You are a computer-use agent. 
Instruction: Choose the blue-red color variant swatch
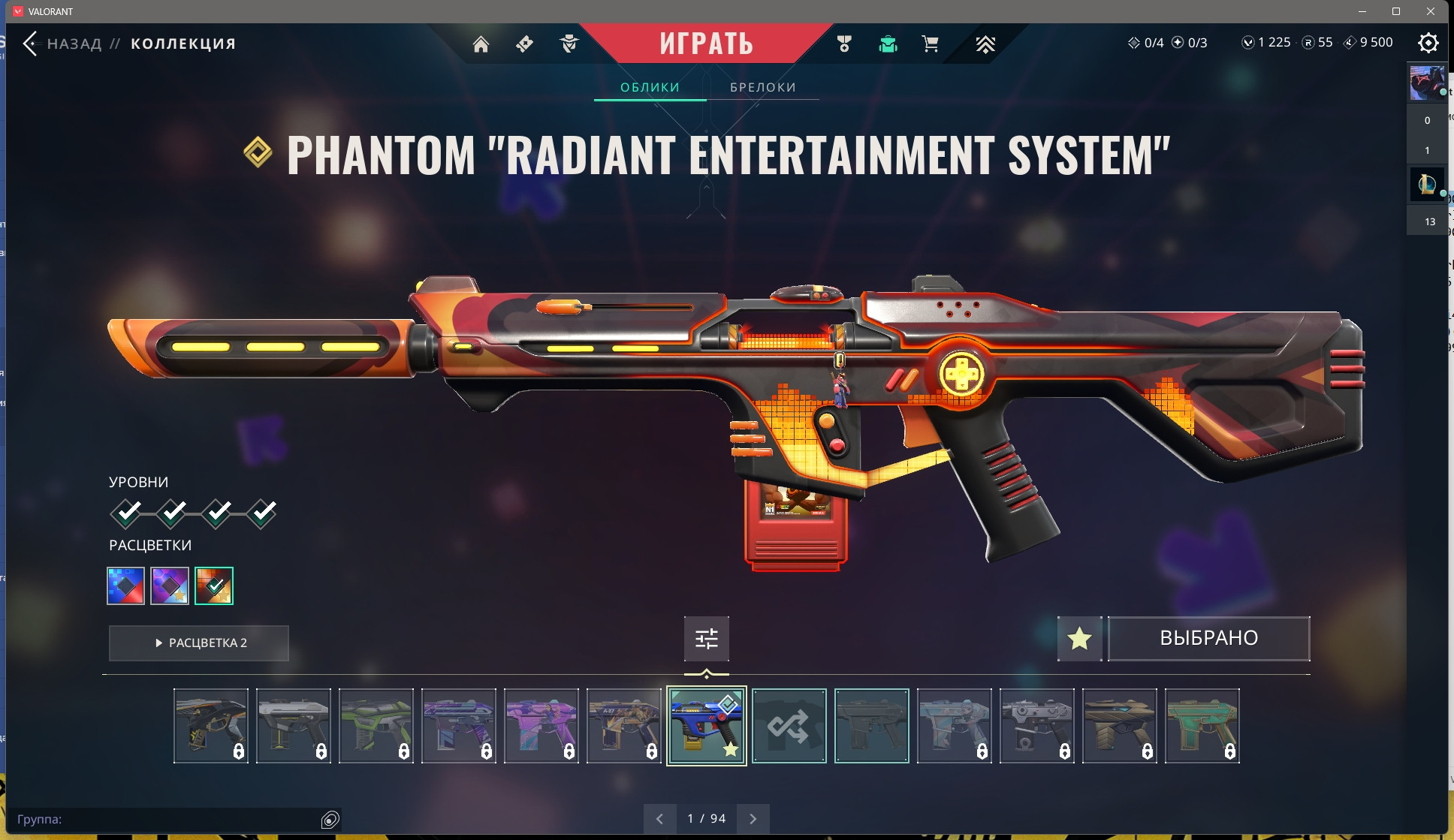126,586
